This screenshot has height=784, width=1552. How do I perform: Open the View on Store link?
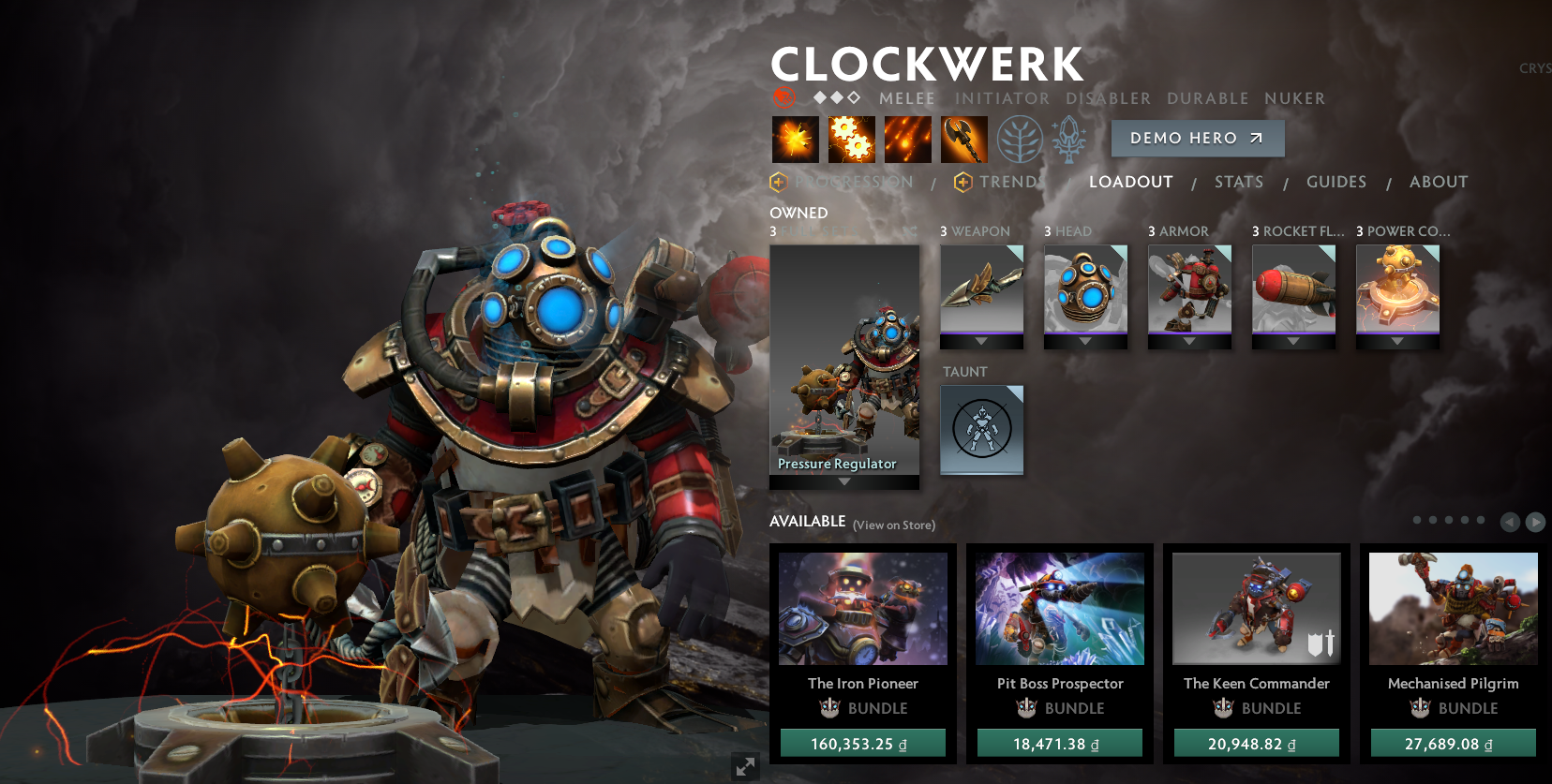point(893,525)
